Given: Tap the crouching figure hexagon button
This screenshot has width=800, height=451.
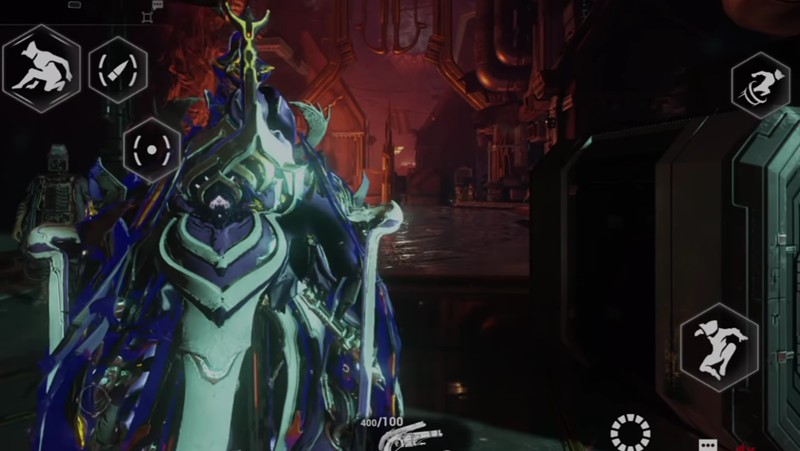Looking at the screenshot, I should 40,68.
